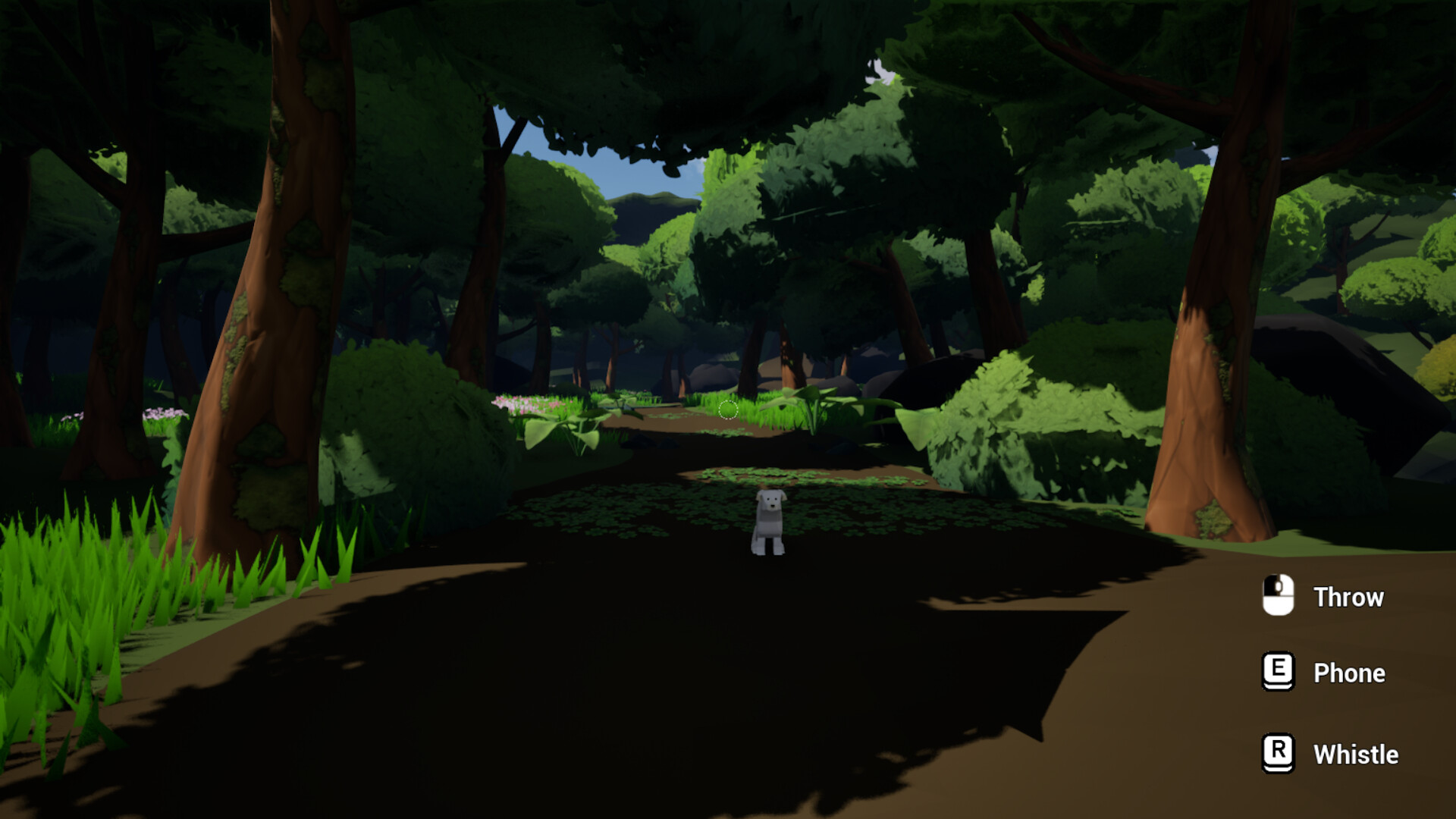Click the keycap glyph next to Phone
This screenshot has height=819, width=1456.
click(1277, 673)
